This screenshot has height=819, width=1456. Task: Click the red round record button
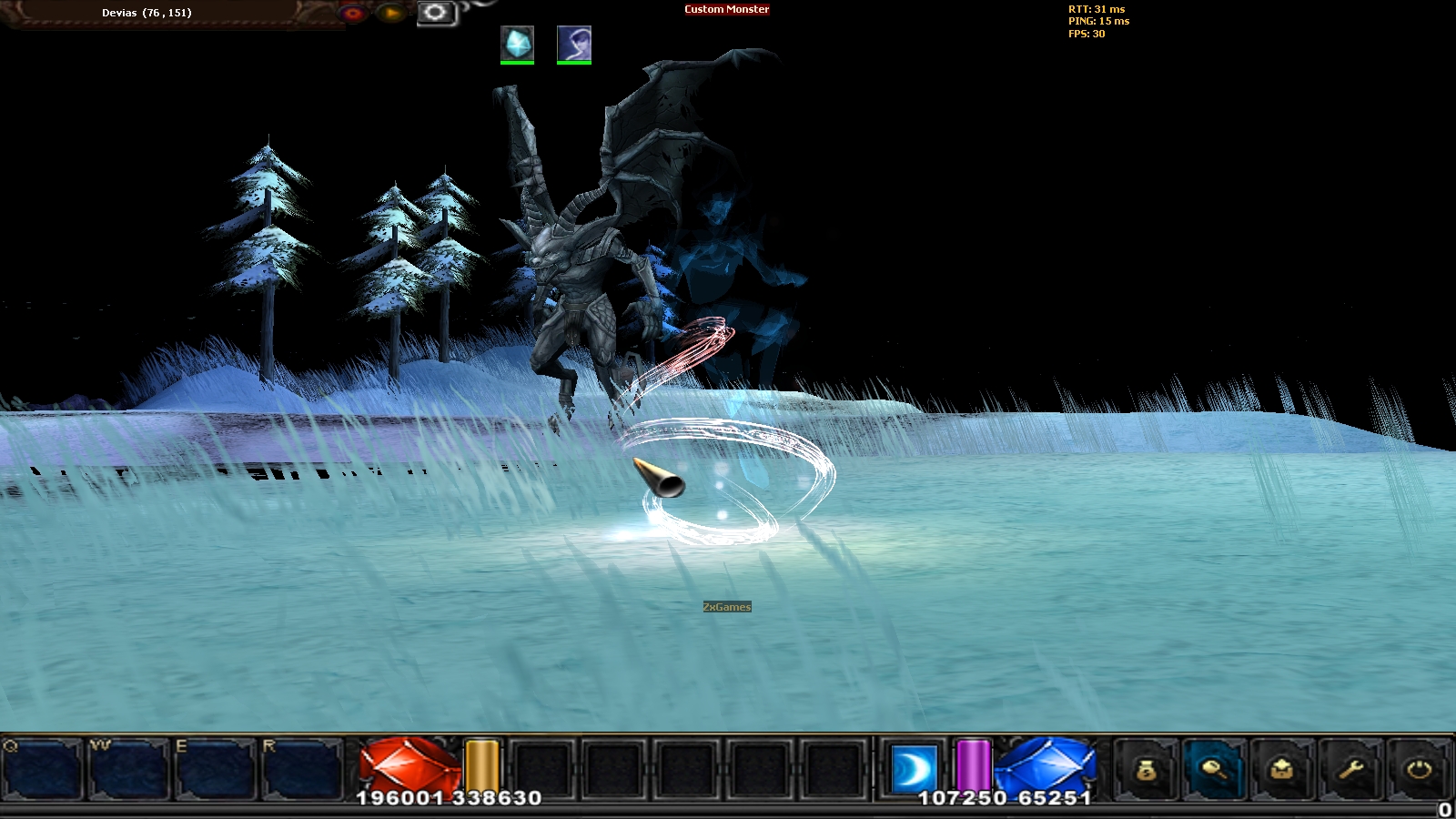tap(353, 13)
